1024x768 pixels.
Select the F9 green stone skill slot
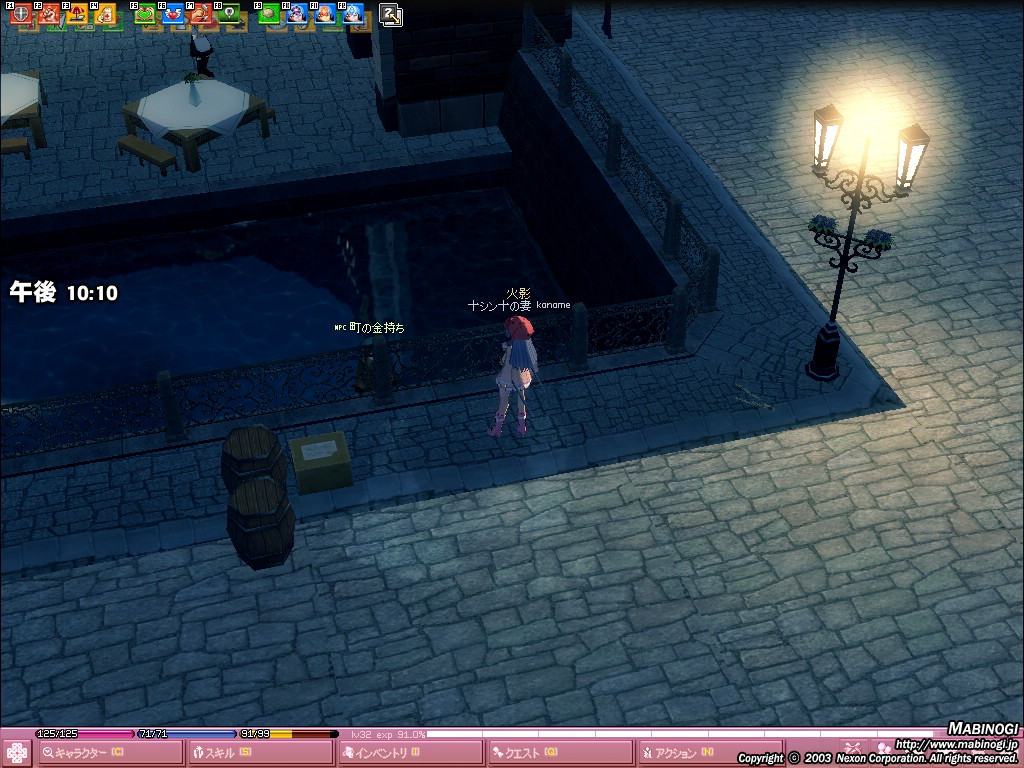point(269,15)
